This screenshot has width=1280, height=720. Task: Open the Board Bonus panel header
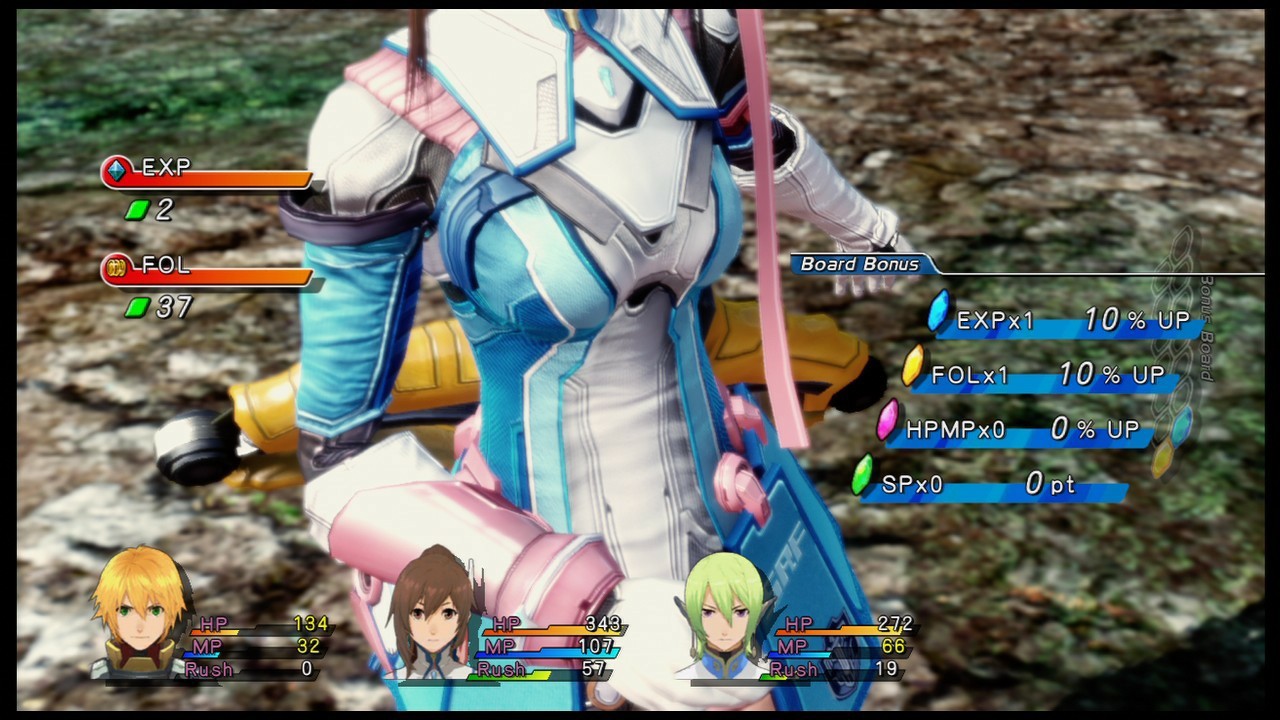click(x=858, y=265)
